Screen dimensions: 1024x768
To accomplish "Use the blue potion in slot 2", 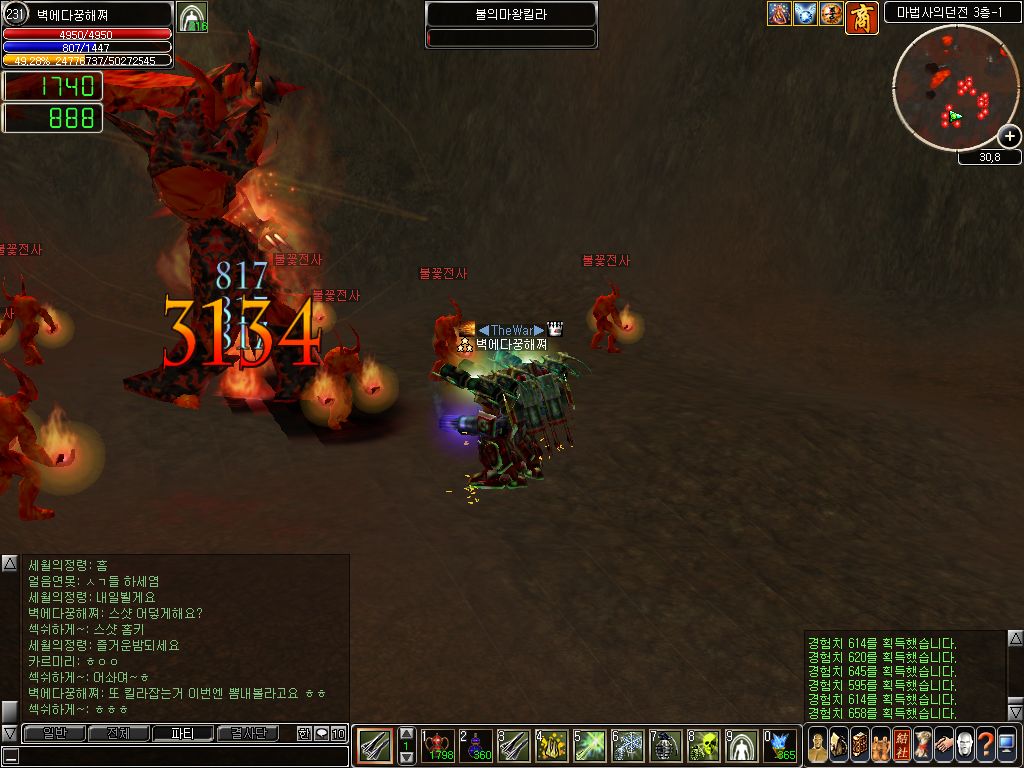I will point(476,746).
